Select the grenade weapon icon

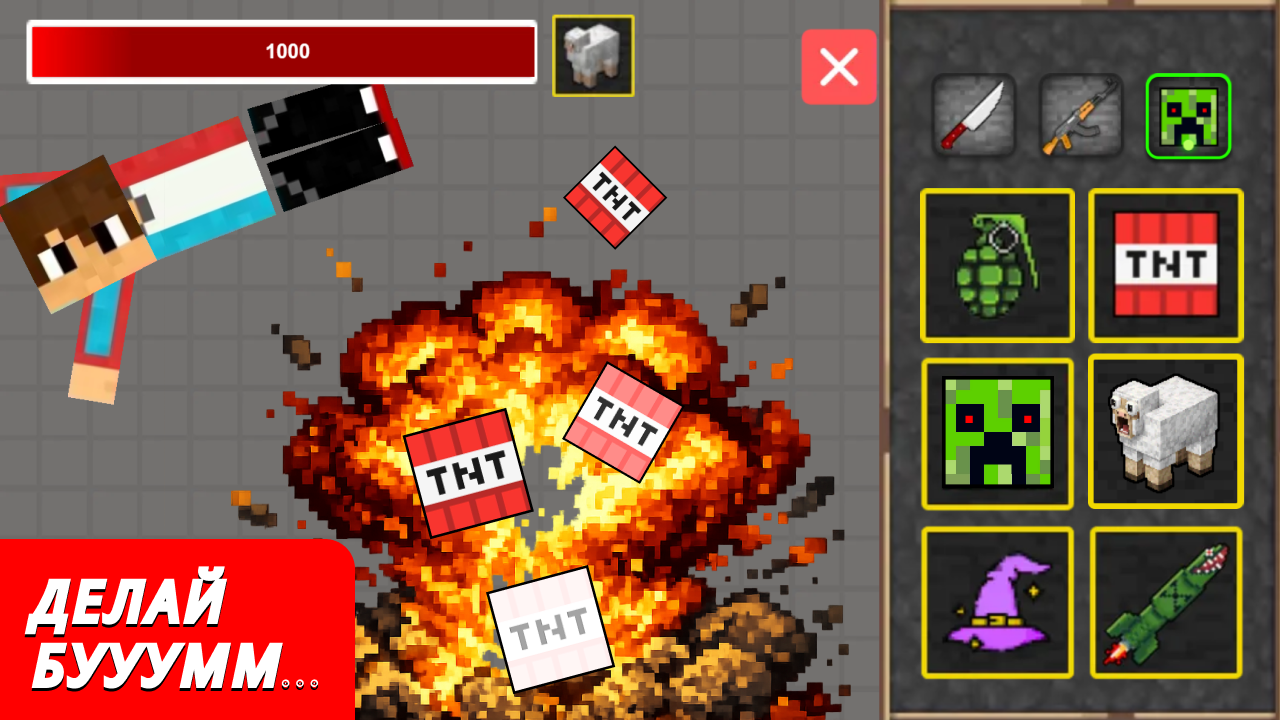pyautogui.click(x=996, y=265)
